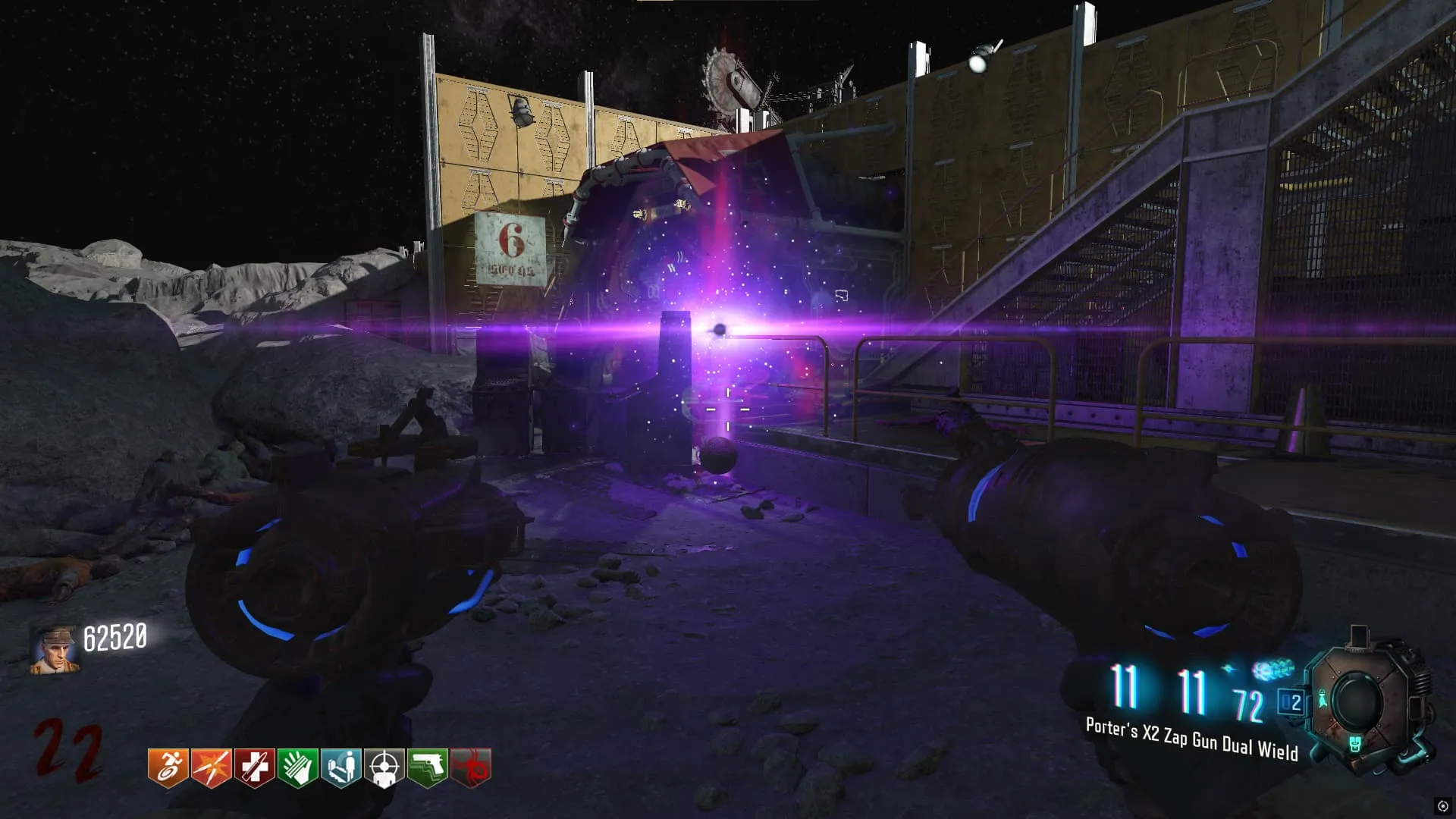Click the Stamin-Up running man perk icon
This screenshot has width=1456, height=819.
(x=168, y=767)
